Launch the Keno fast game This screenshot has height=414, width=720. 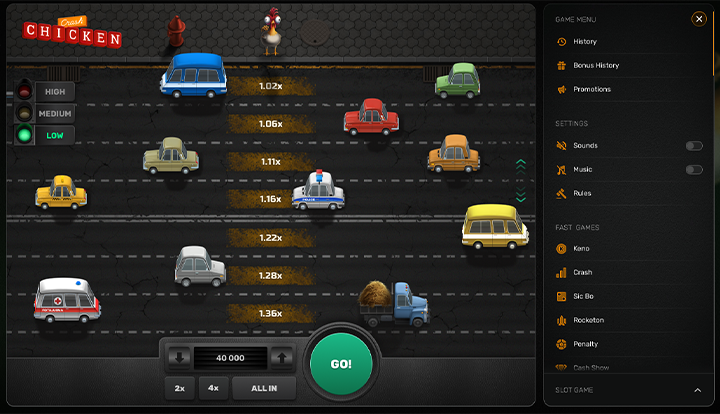tap(581, 248)
